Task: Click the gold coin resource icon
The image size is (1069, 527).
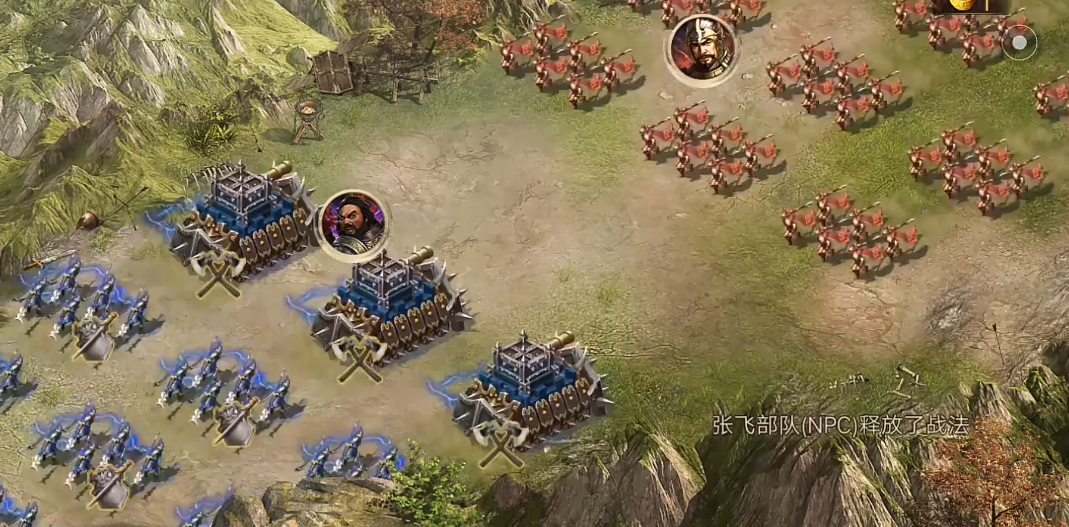Action: pyautogui.click(x=960, y=4)
